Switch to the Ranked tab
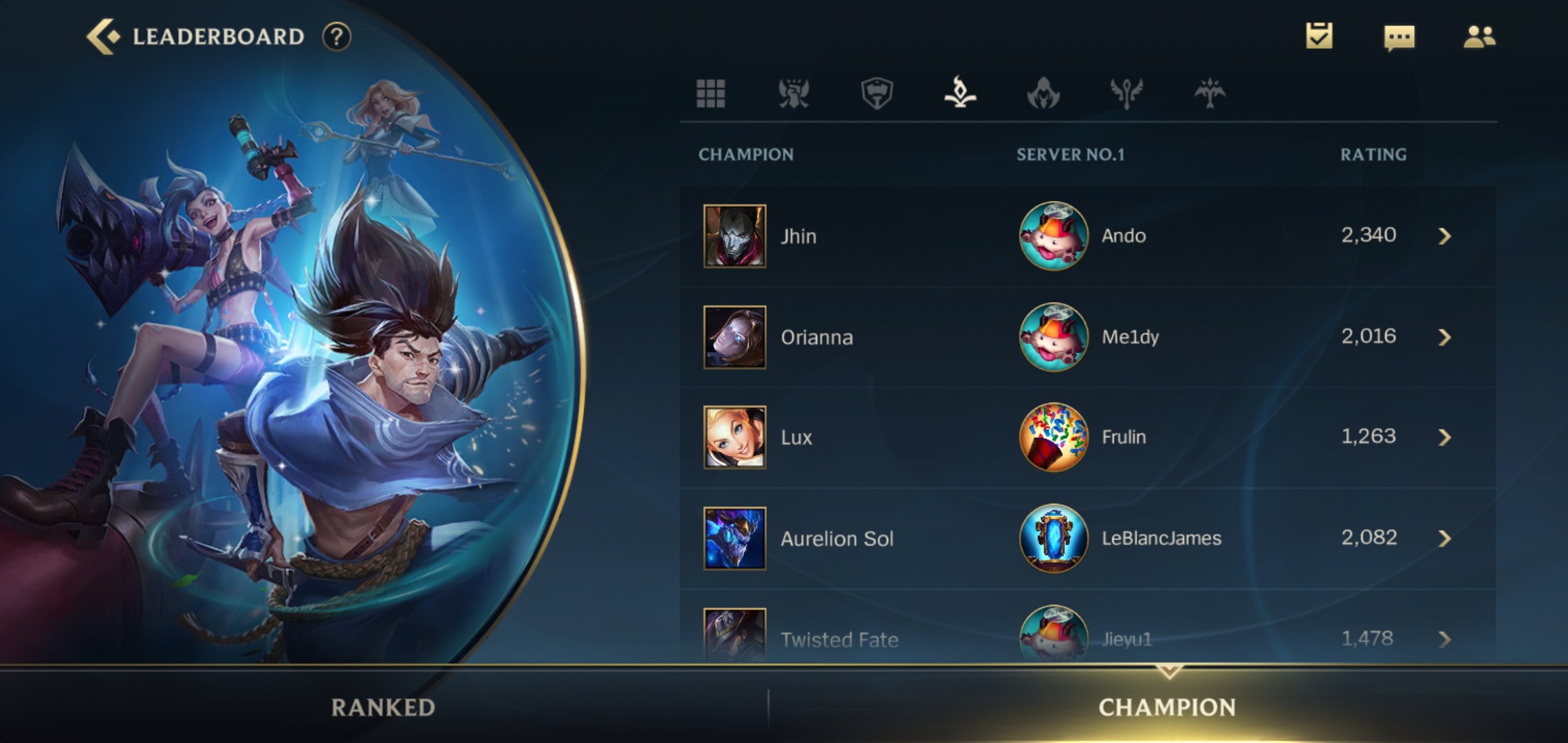Image resolution: width=1568 pixels, height=743 pixels. pyautogui.click(x=383, y=707)
